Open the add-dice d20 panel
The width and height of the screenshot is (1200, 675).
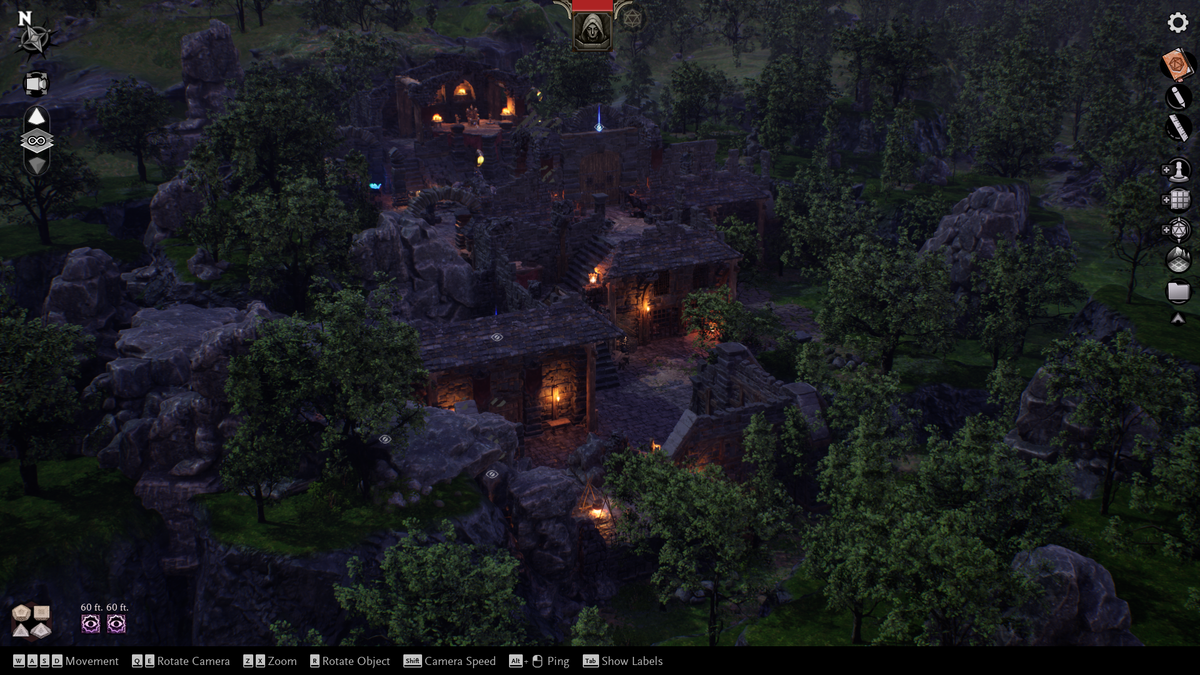click(x=1177, y=230)
